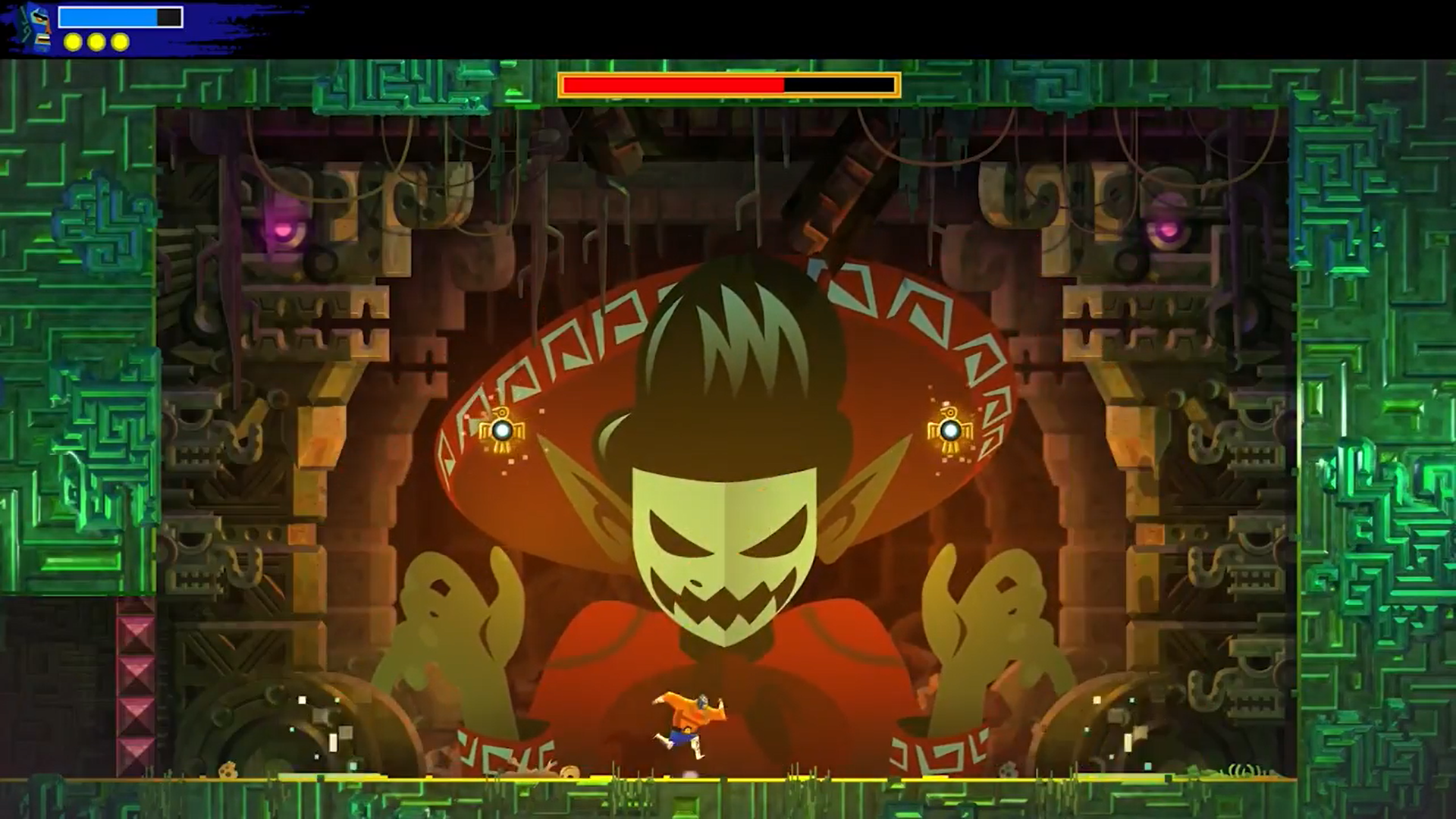Click the depleted portion of boss health bar
This screenshot has width=1456, height=819.
coord(838,86)
